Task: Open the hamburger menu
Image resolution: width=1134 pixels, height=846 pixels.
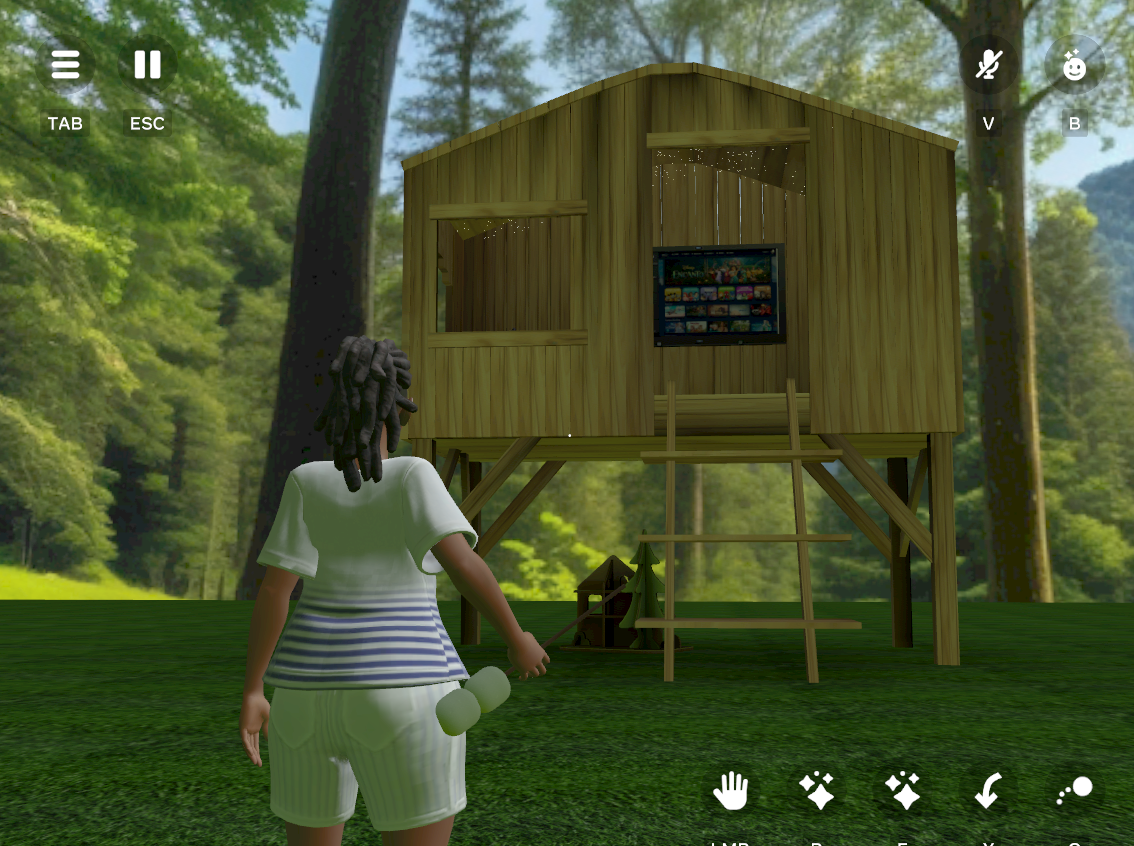Action: click(x=65, y=66)
